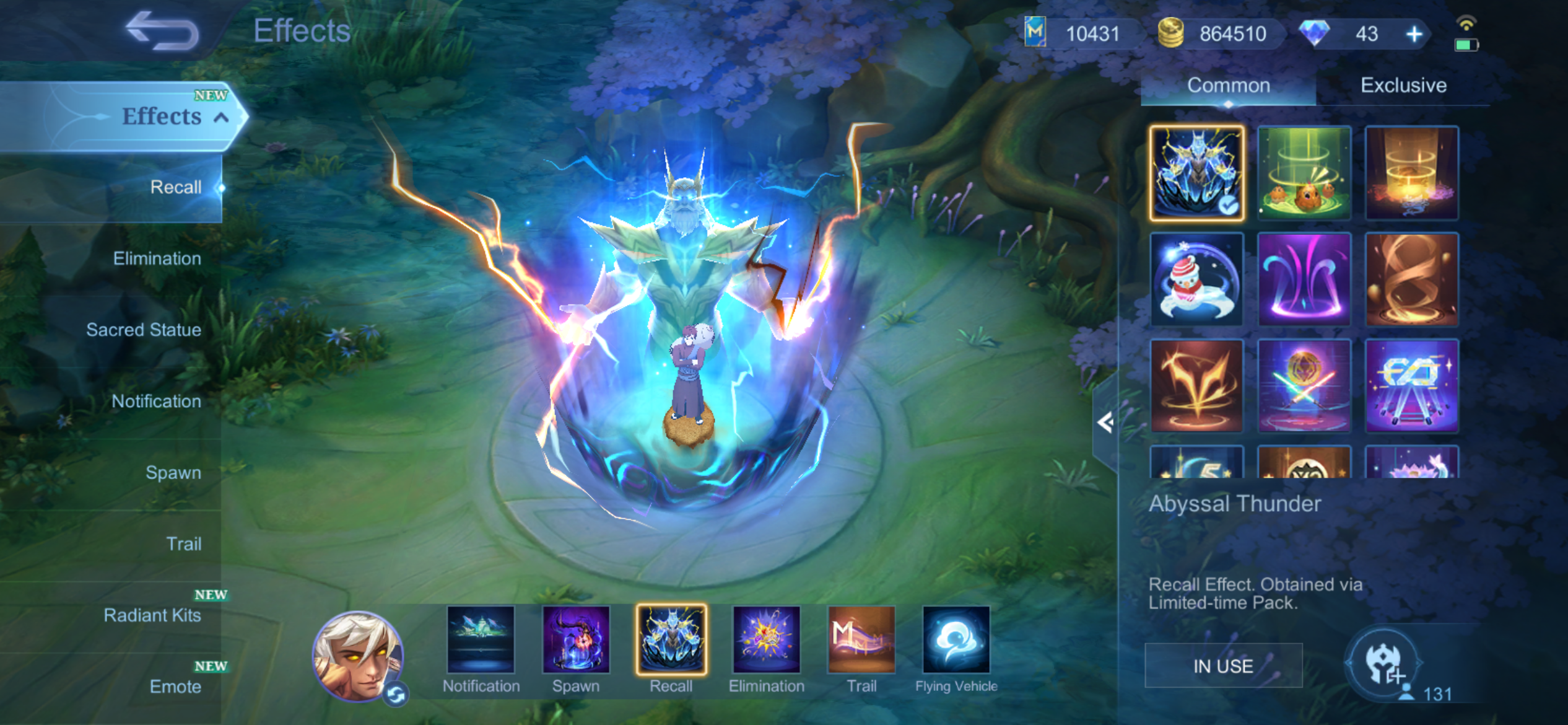Open the Flying Vehicle effect slot

956,641
